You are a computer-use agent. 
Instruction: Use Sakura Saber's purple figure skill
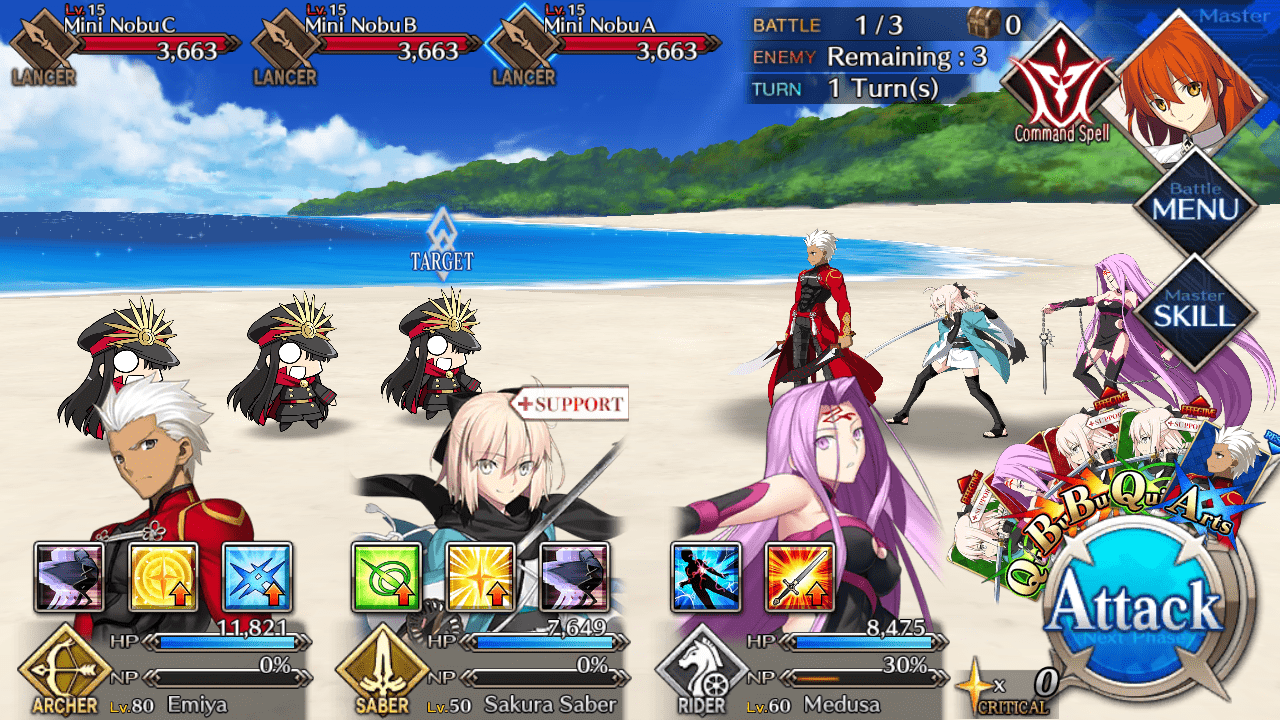coord(574,577)
